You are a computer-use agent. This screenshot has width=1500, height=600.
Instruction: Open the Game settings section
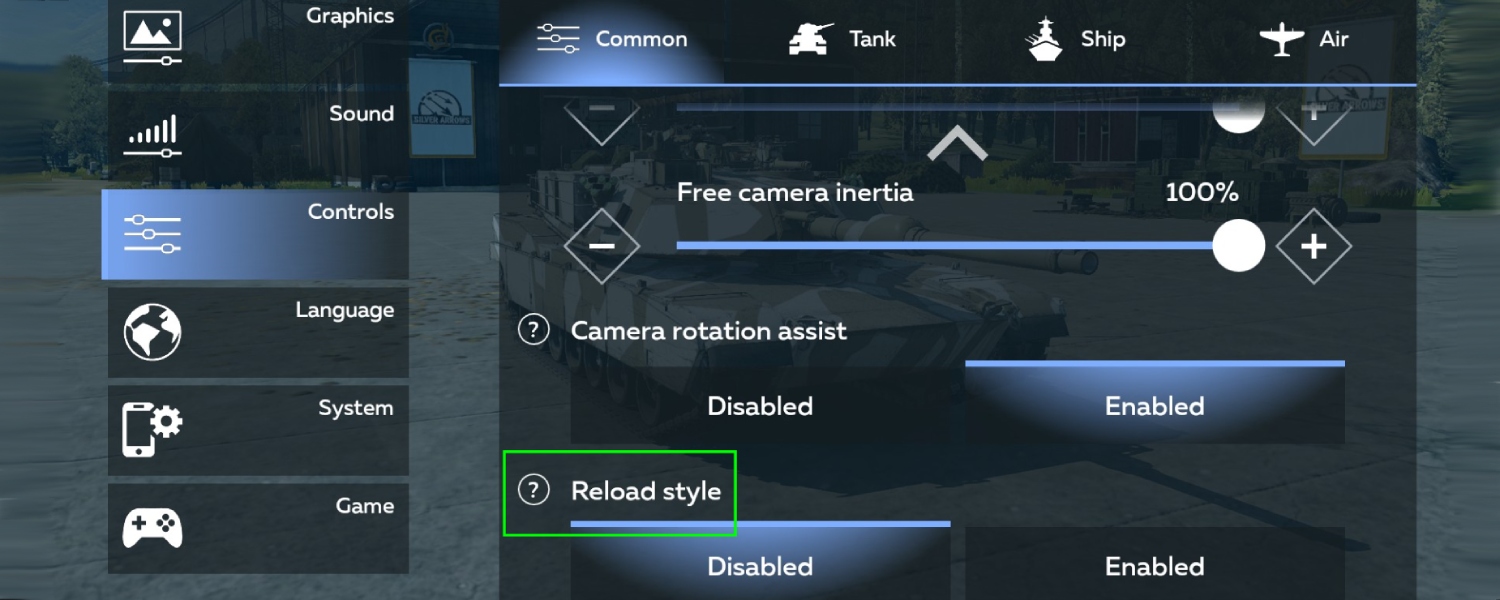click(257, 528)
